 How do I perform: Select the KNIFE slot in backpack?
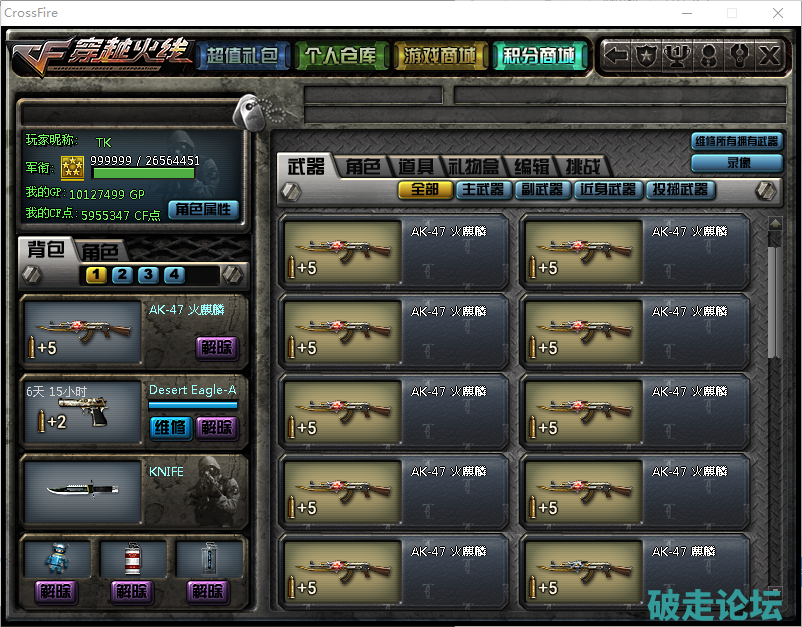[x=82, y=491]
